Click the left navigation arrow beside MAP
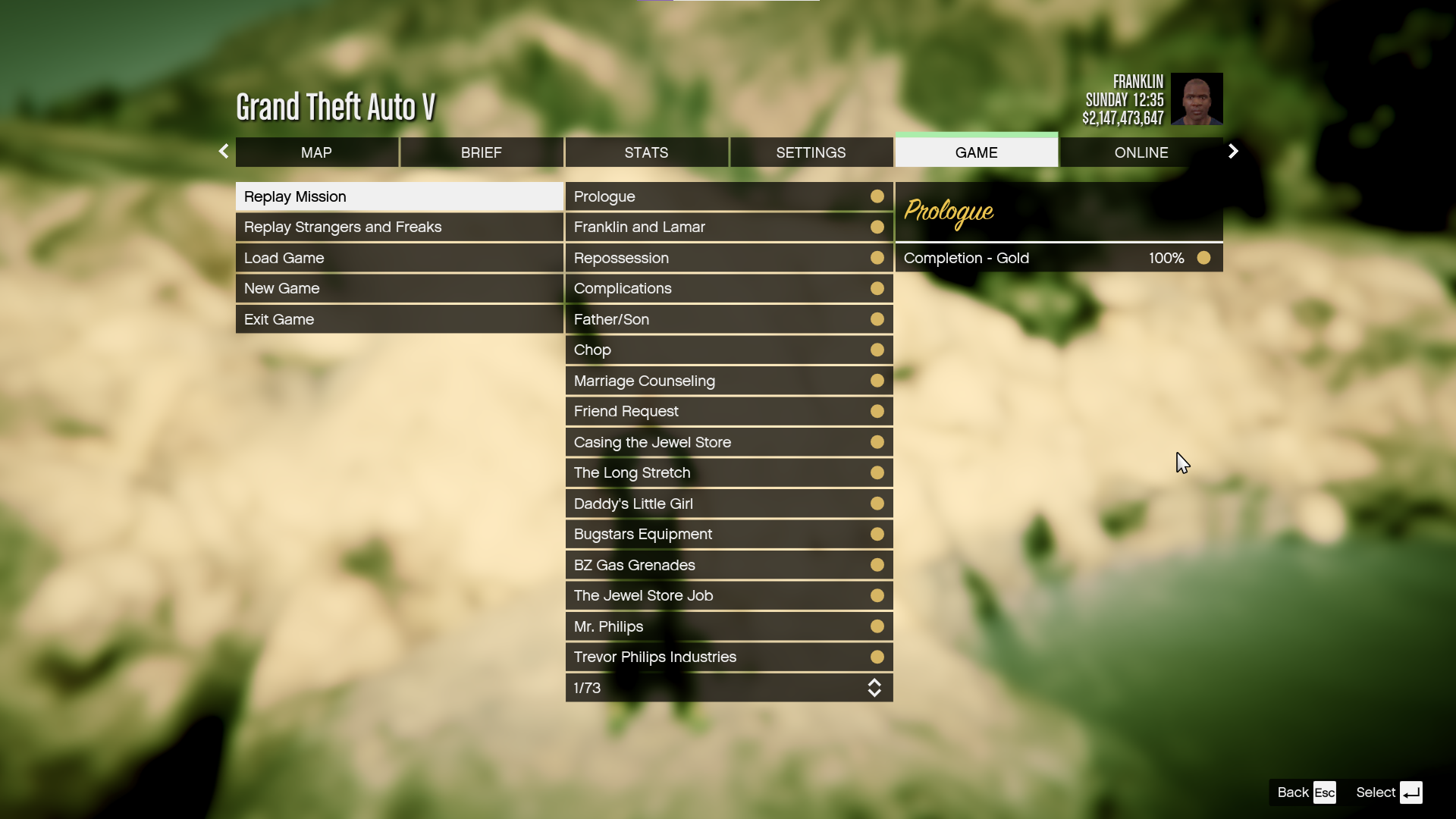 tap(224, 151)
